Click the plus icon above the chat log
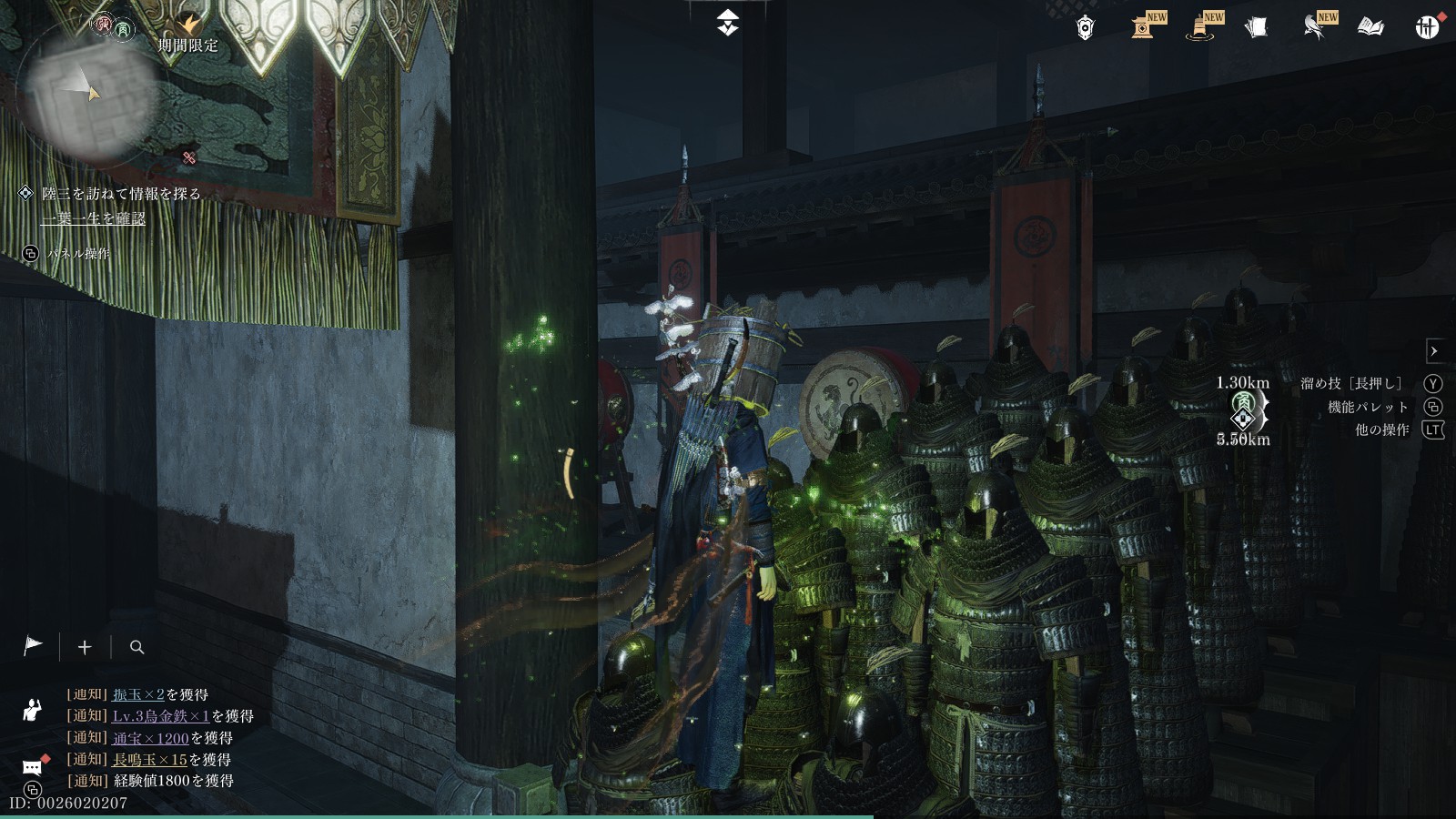 coord(85,647)
